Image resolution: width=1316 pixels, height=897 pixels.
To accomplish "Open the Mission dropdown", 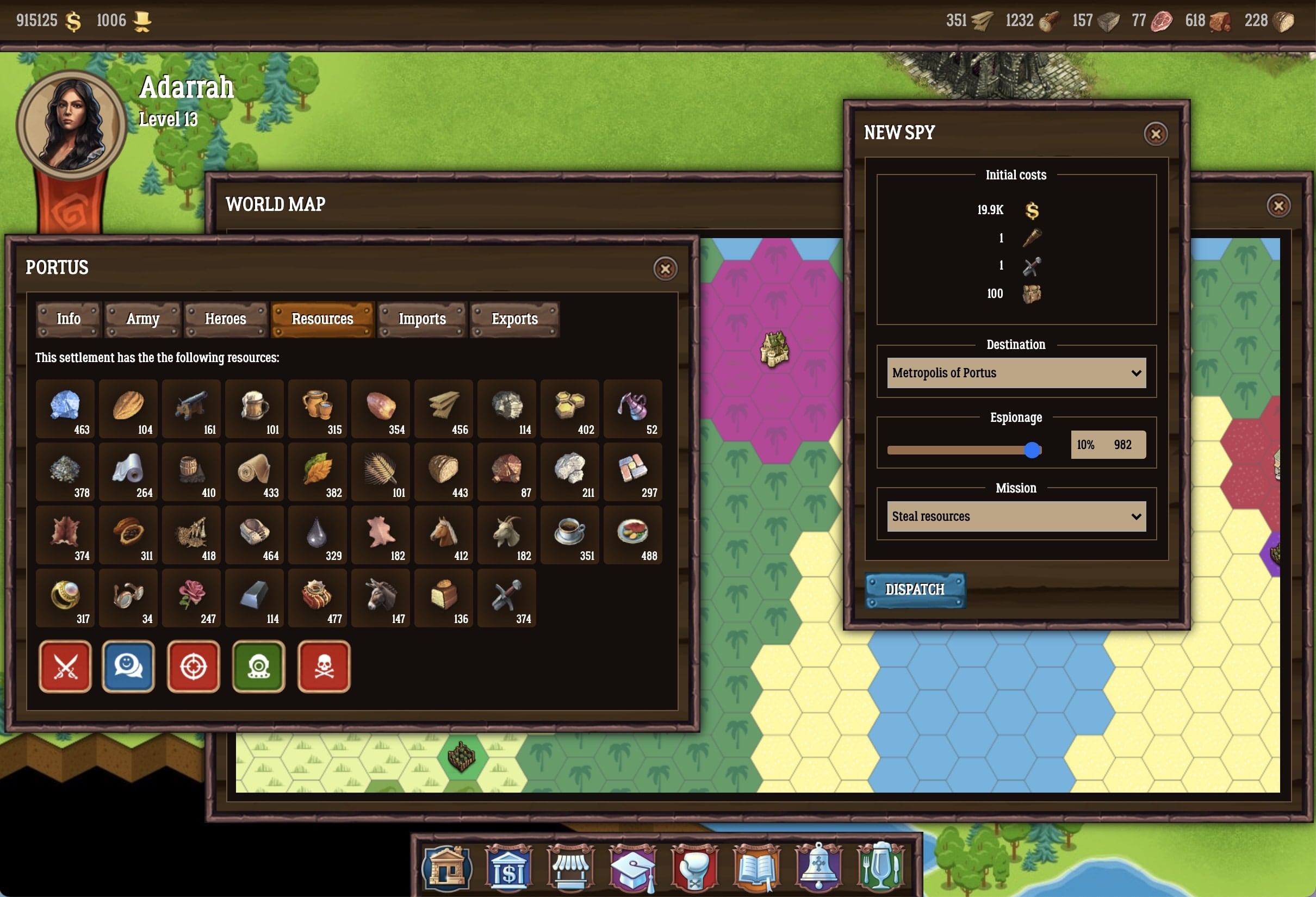I will pyautogui.click(x=1016, y=516).
